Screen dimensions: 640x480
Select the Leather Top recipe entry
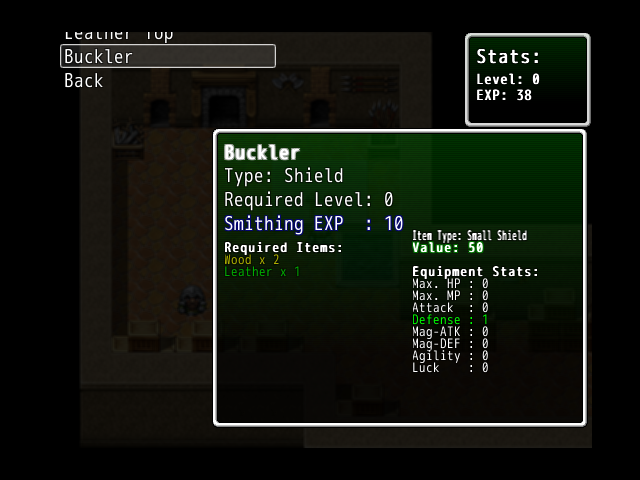[x=118, y=36]
